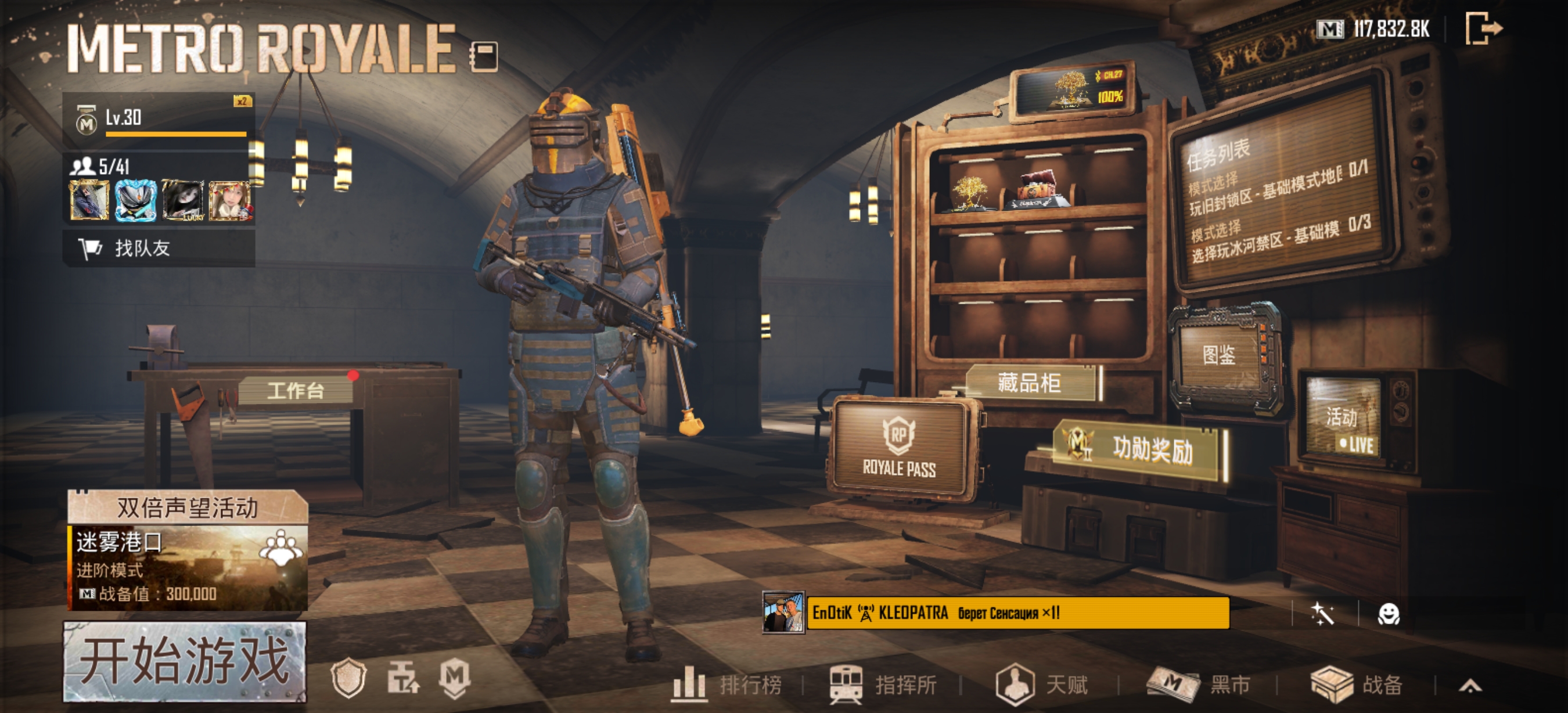Open the 活动 LIVE events screen
Viewport: 1568px width, 713px height.
click(x=1343, y=424)
